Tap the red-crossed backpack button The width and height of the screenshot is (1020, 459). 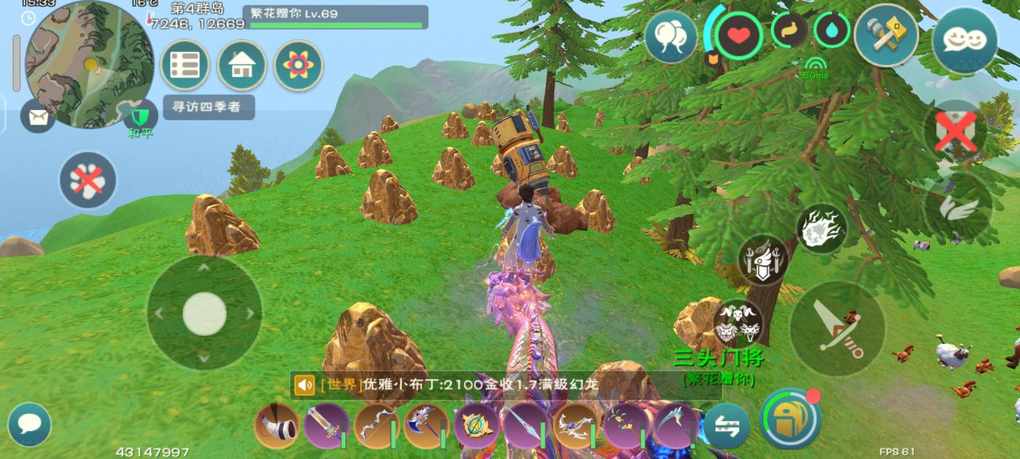956,131
